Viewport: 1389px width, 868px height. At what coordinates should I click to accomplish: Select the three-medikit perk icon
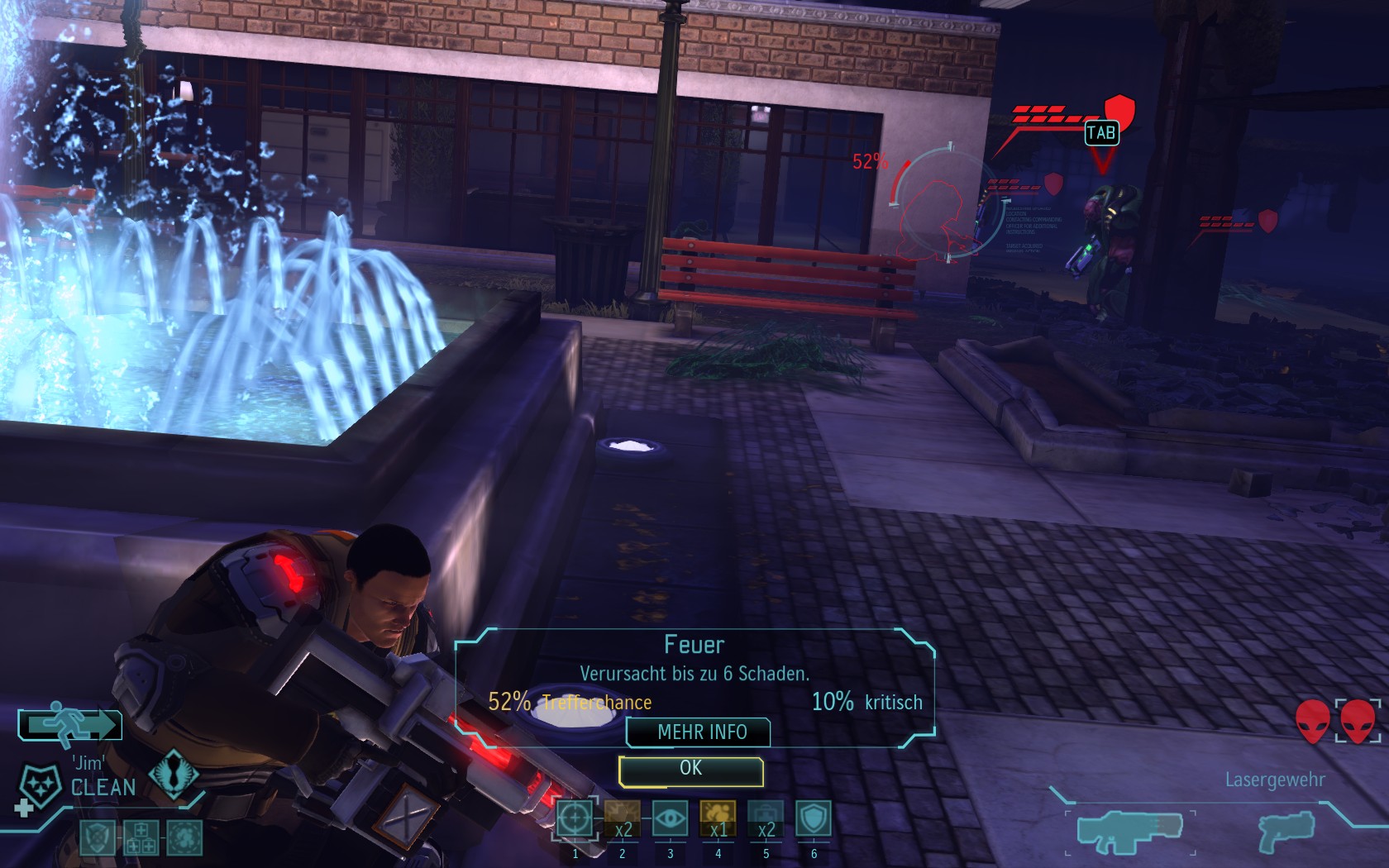tap(141, 837)
